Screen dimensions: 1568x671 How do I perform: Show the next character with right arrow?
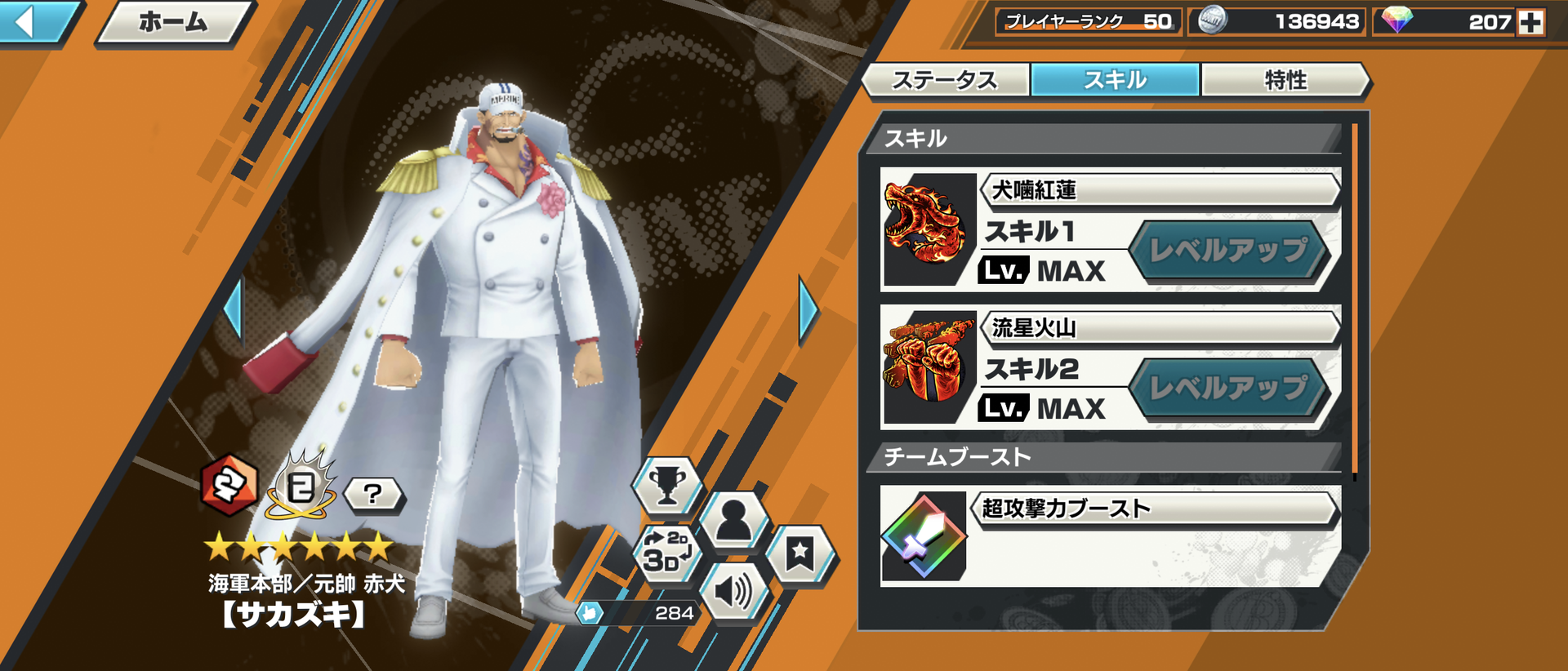pyautogui.click(x=807, y=310)
